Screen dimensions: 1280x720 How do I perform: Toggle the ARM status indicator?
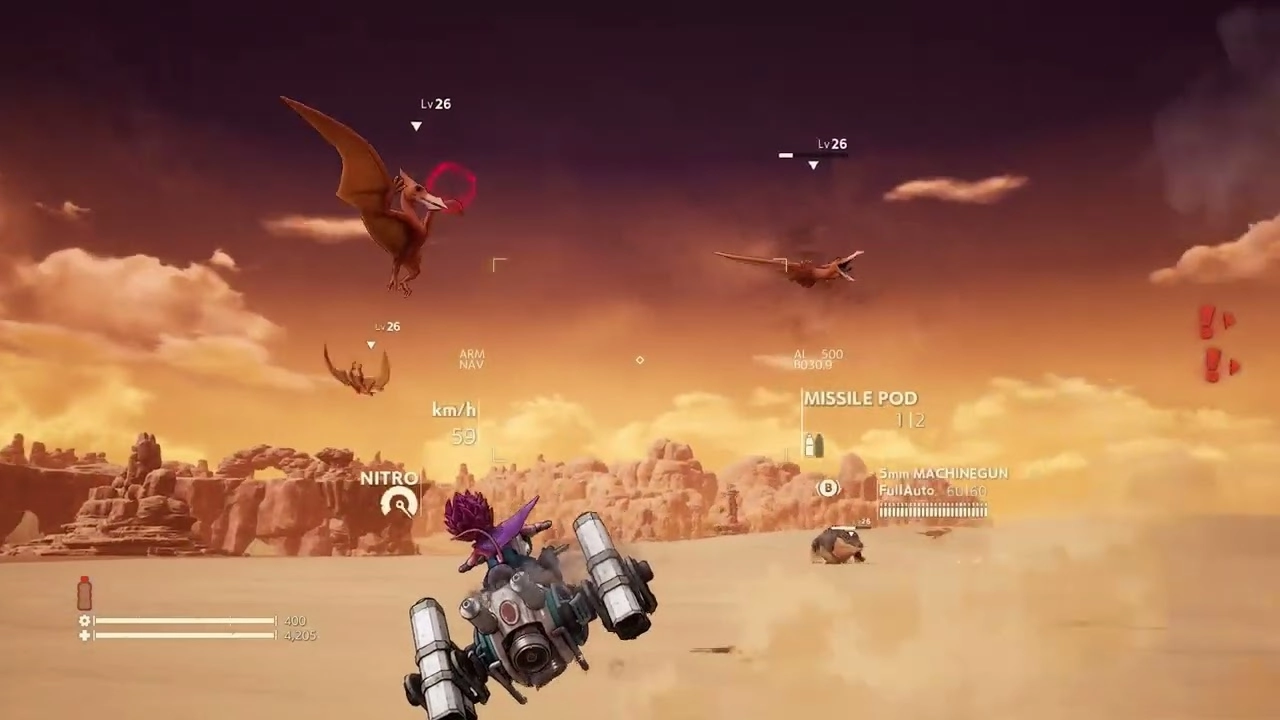click(471, 353)
